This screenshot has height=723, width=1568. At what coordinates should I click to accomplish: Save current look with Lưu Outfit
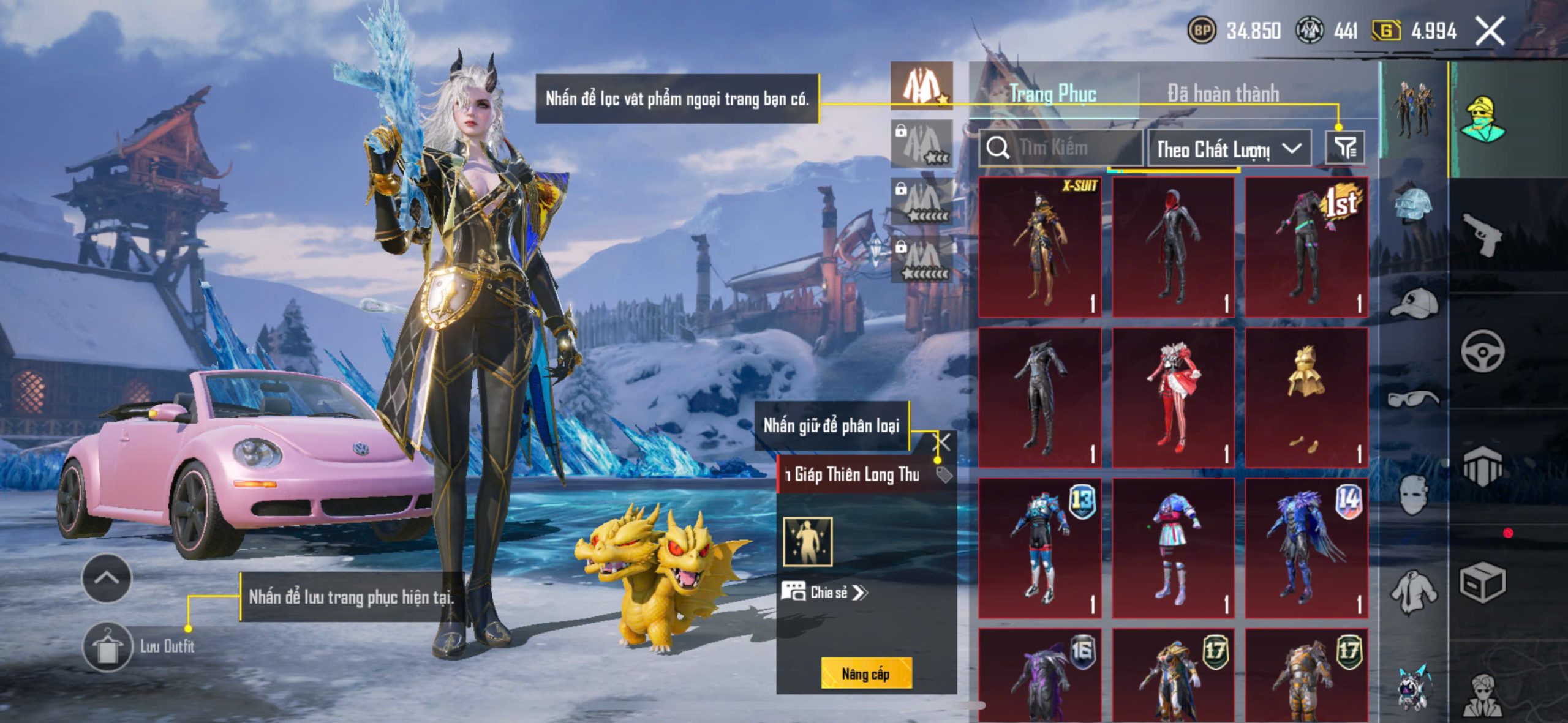pyautogui.click(x=108, y=646)
